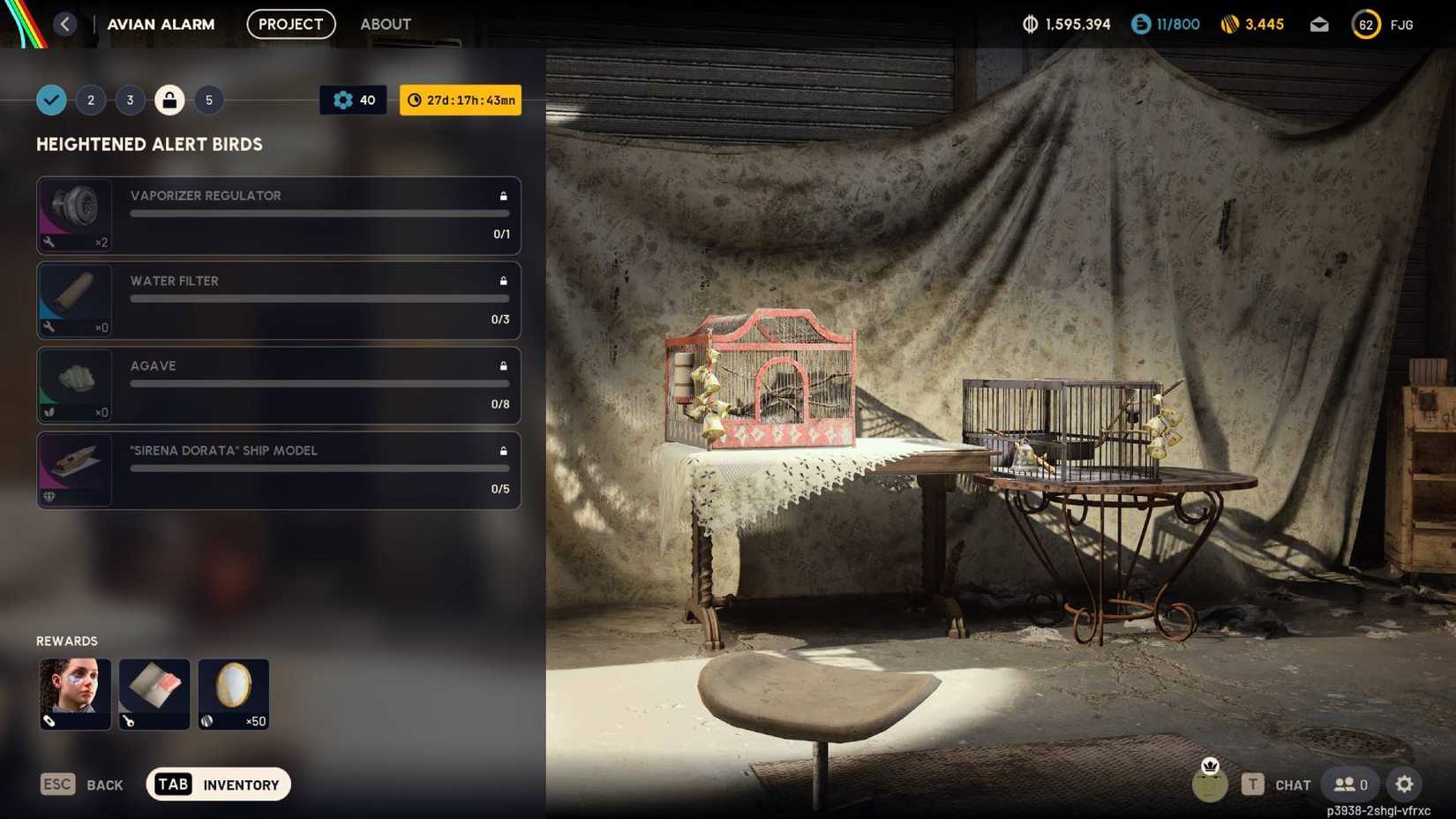
Task: Click the blue 11/800 resource icon
Action: pyautogui.click(x=1139, y=24)
